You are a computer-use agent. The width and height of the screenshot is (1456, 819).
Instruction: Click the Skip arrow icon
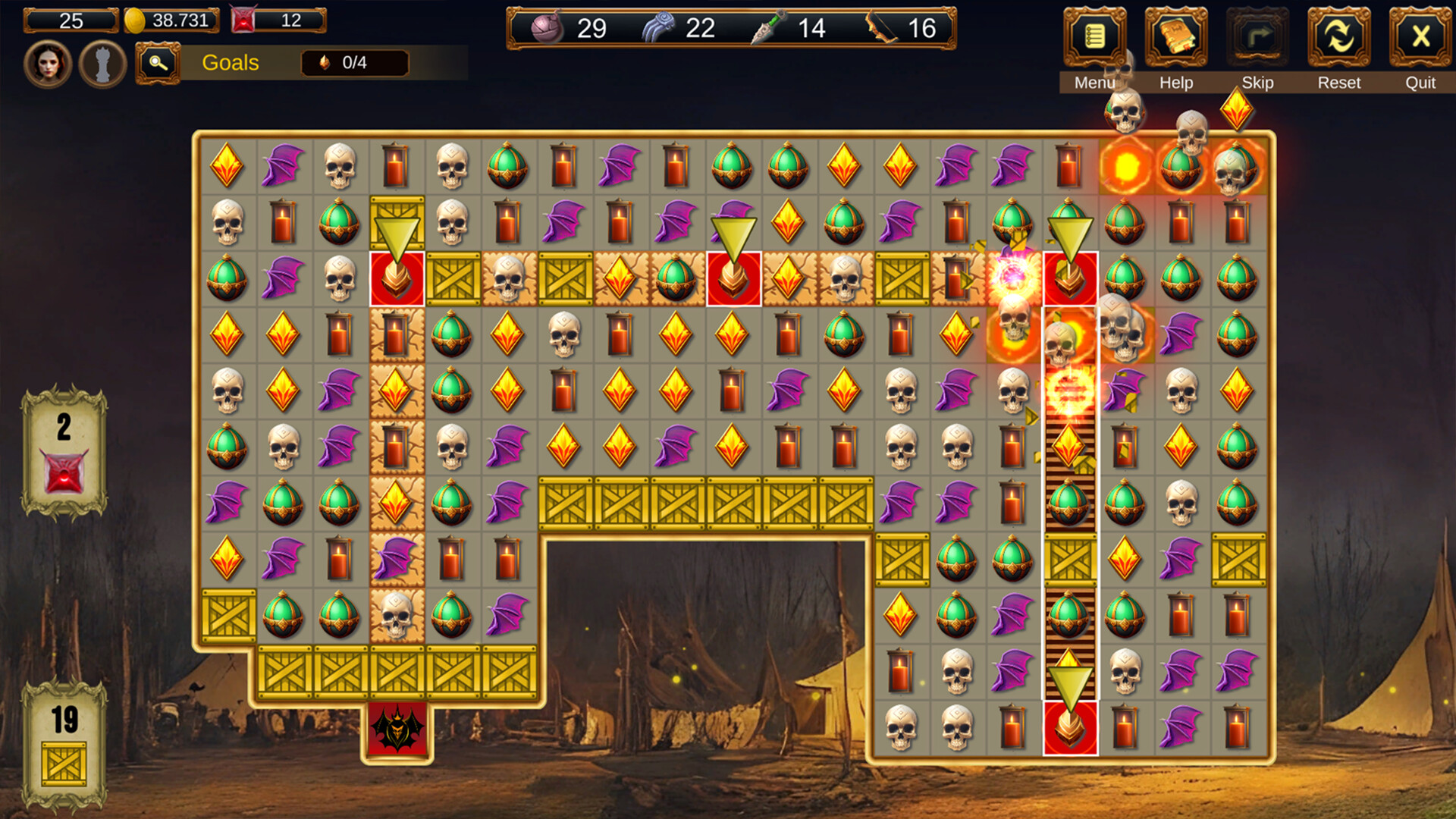pos(1258,38)
